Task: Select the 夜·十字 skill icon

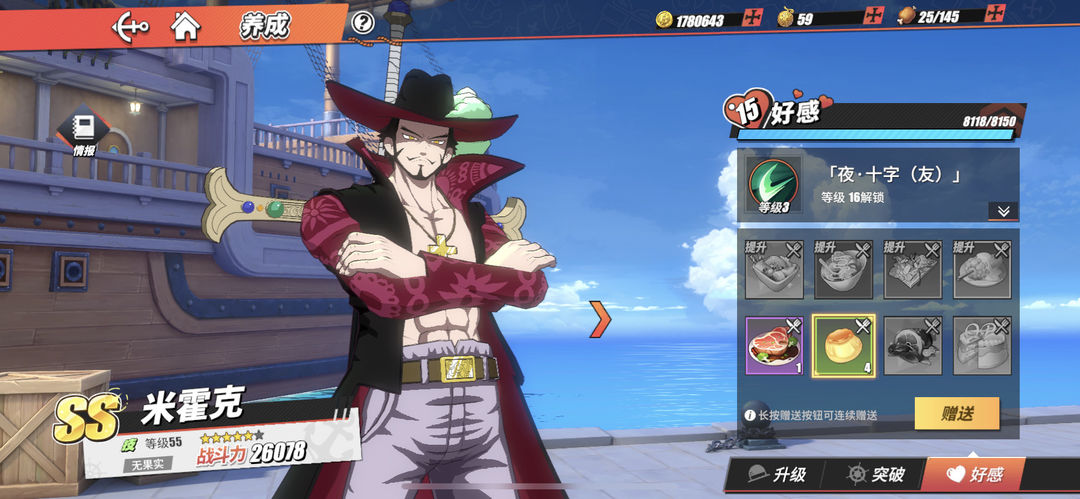Action: coord(774,186)
